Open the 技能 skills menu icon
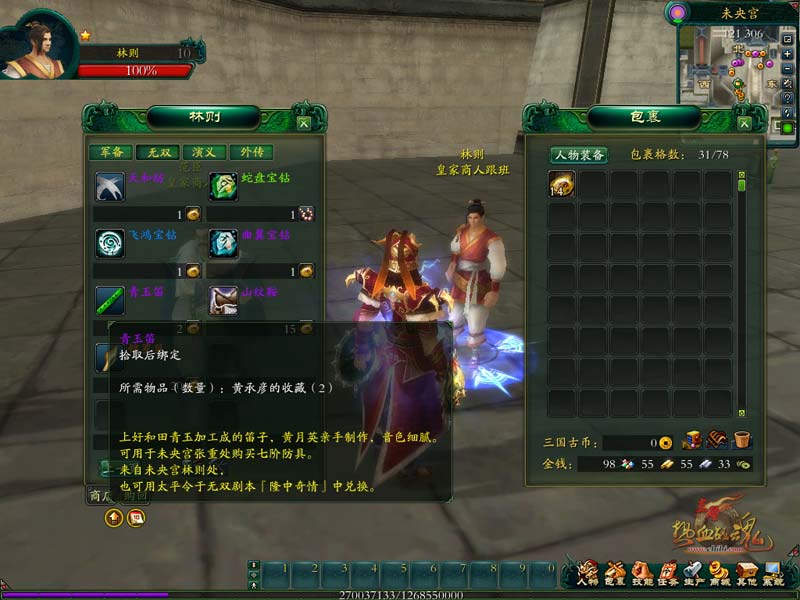Screen dimensions: 800x600 coord(640,573)
